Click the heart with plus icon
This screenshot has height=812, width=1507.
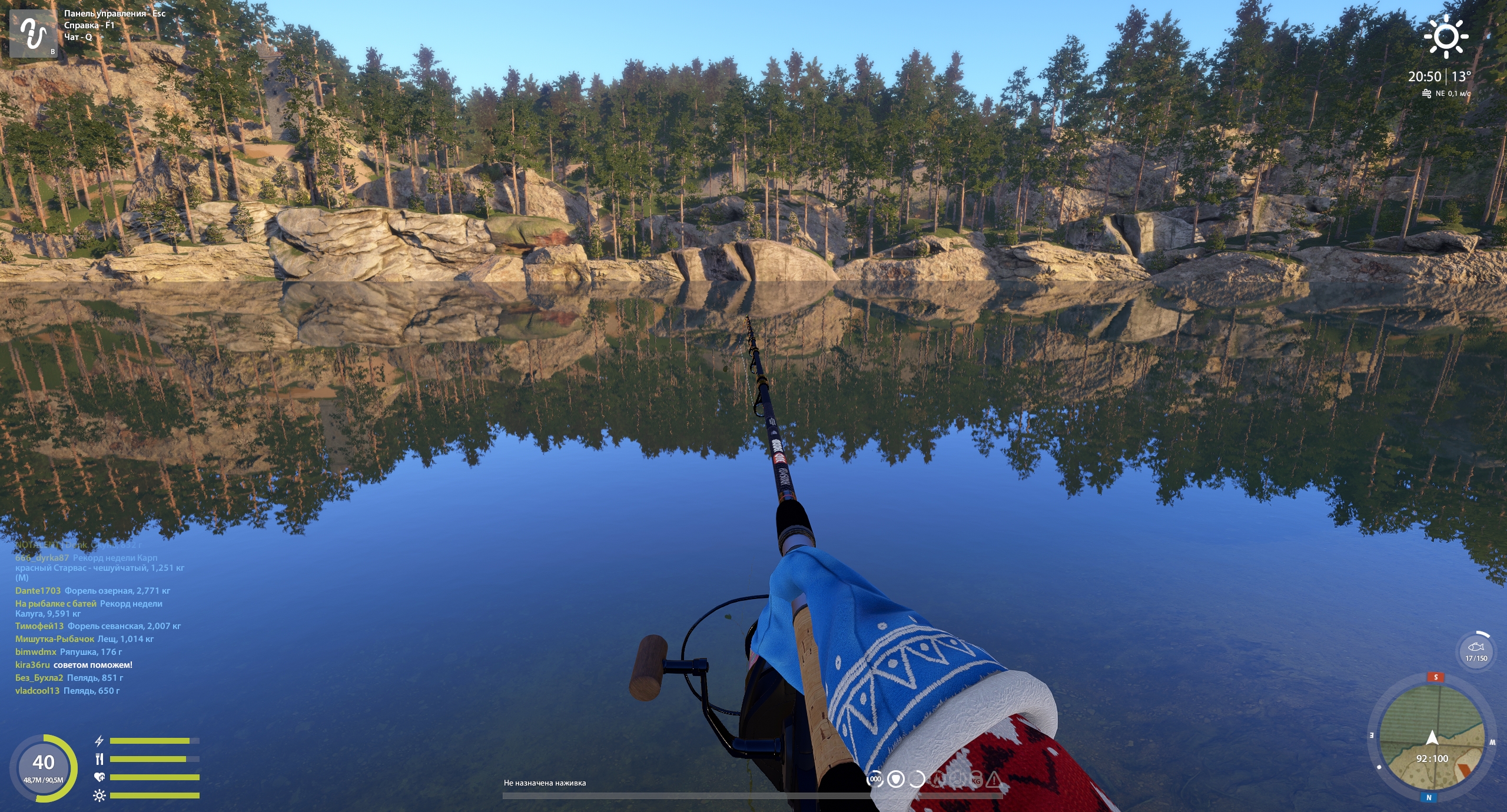click(x=99, y=777)
